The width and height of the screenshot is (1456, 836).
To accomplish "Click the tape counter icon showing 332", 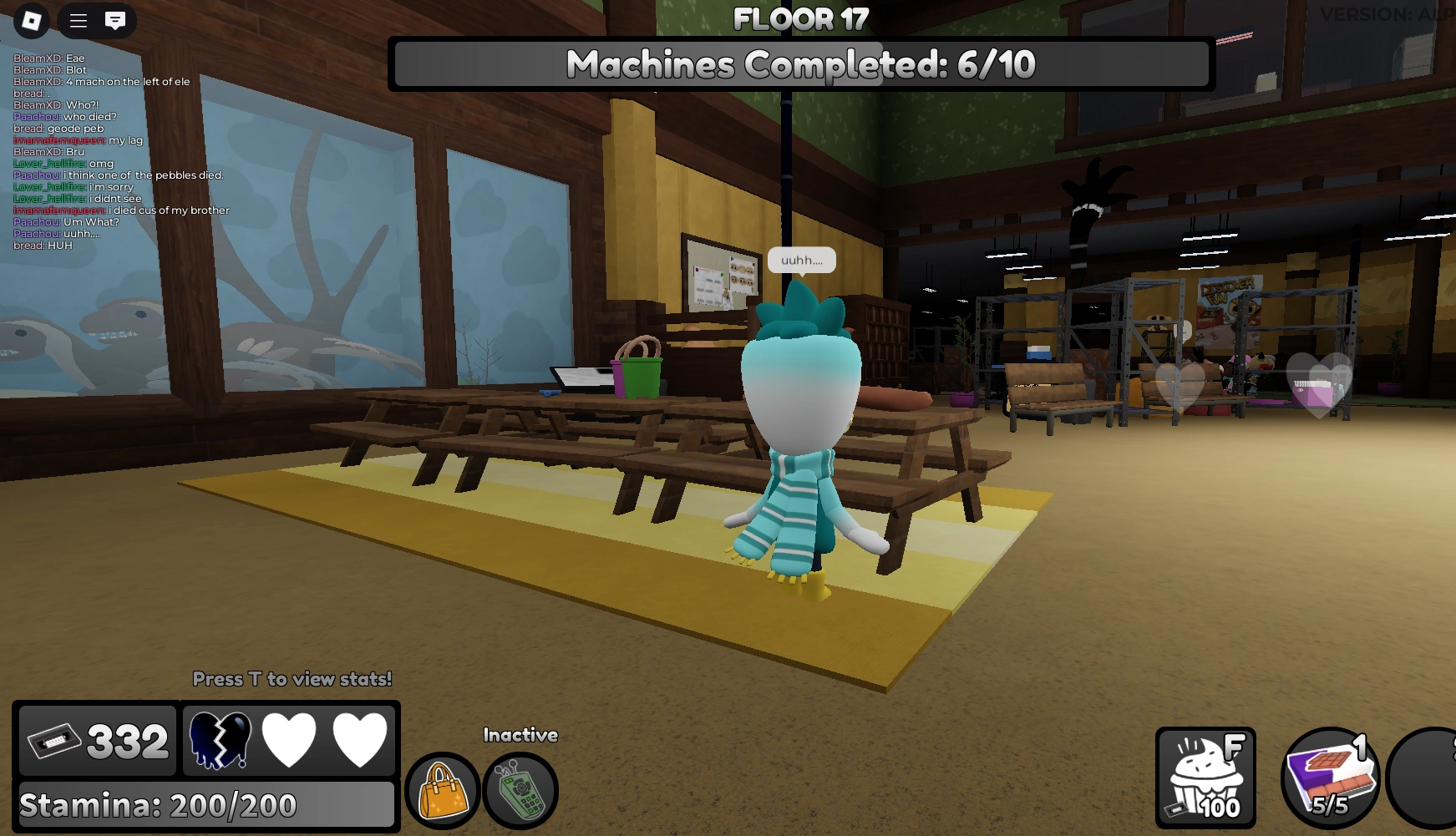I will (x=96, y=740).
